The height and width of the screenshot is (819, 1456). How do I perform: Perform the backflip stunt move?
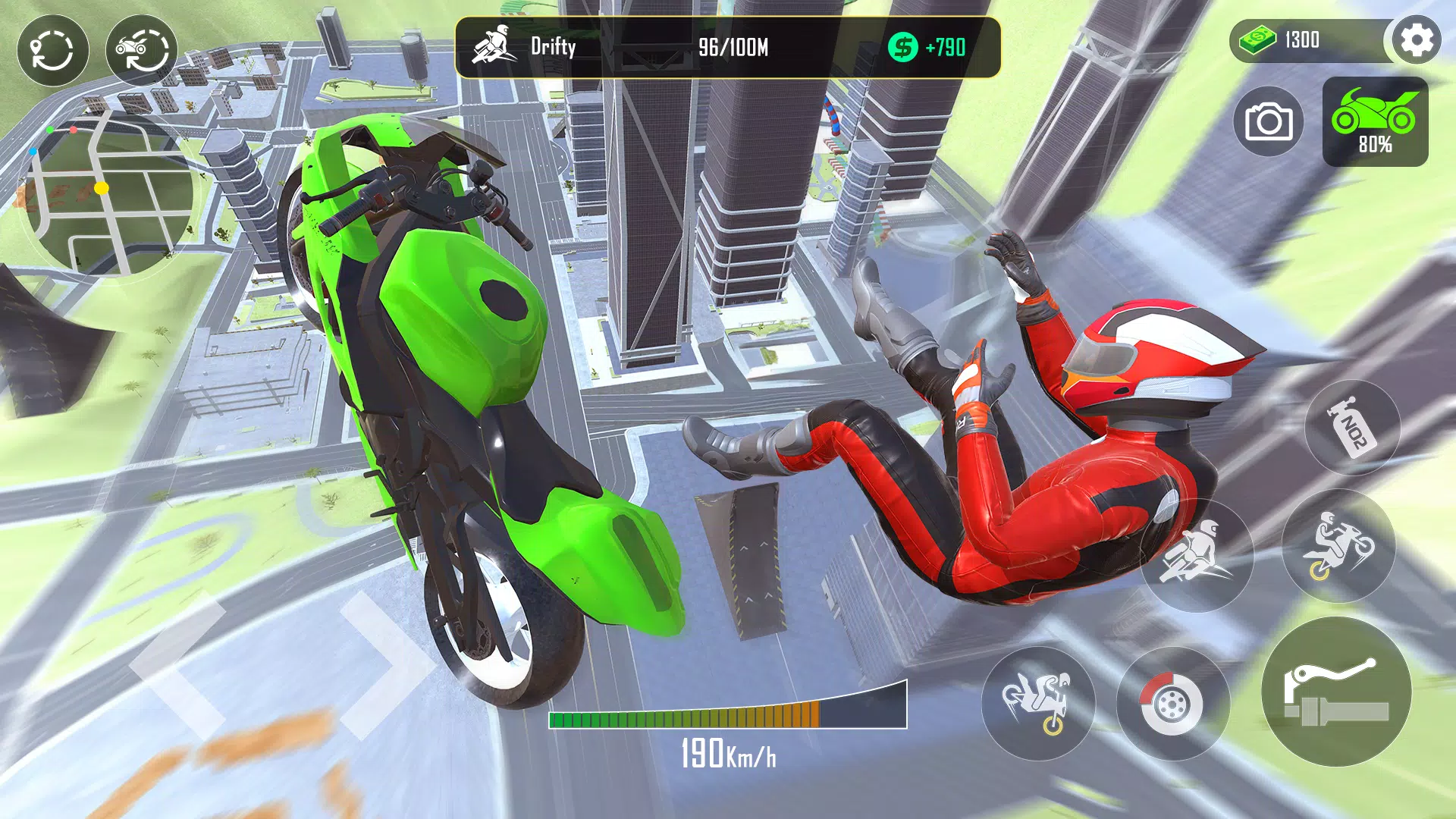click(1039, 705)
